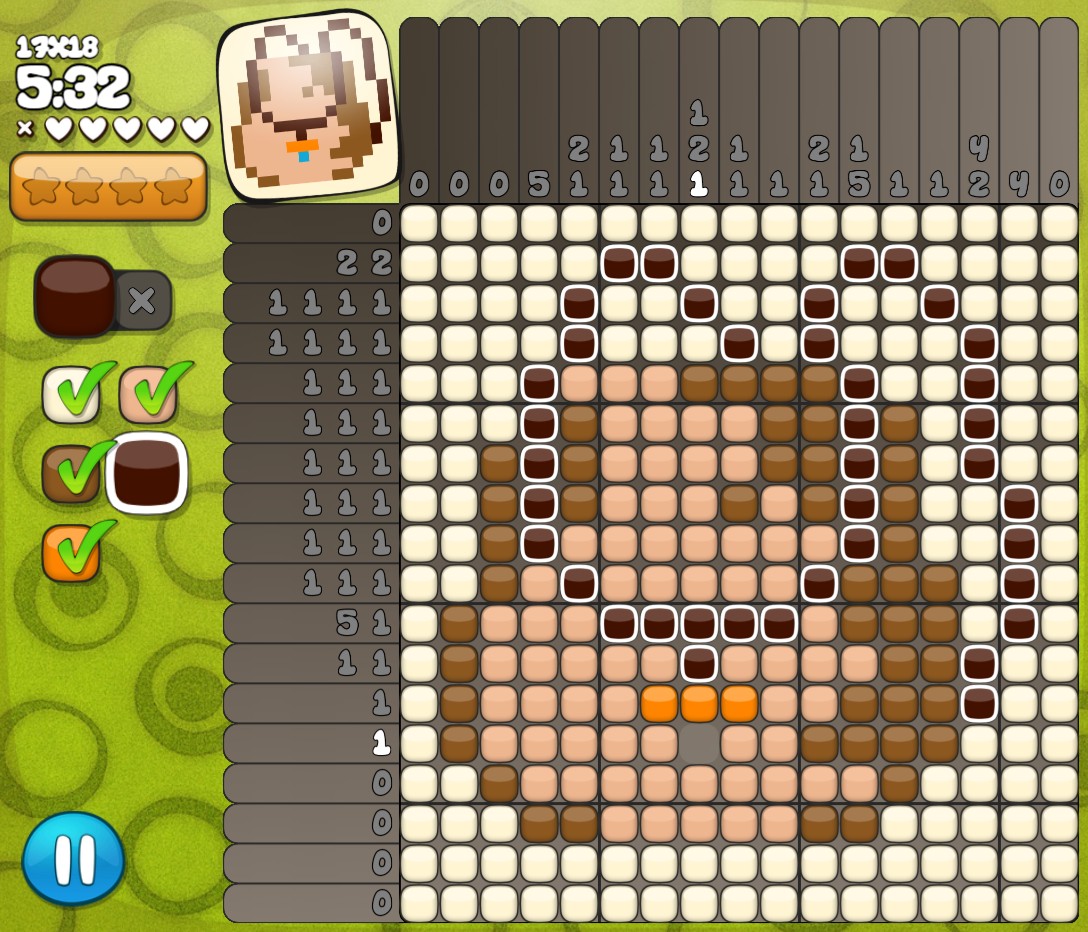Select the large dark brown fill mode
The image size is (1088, 932).
point(75,296)
